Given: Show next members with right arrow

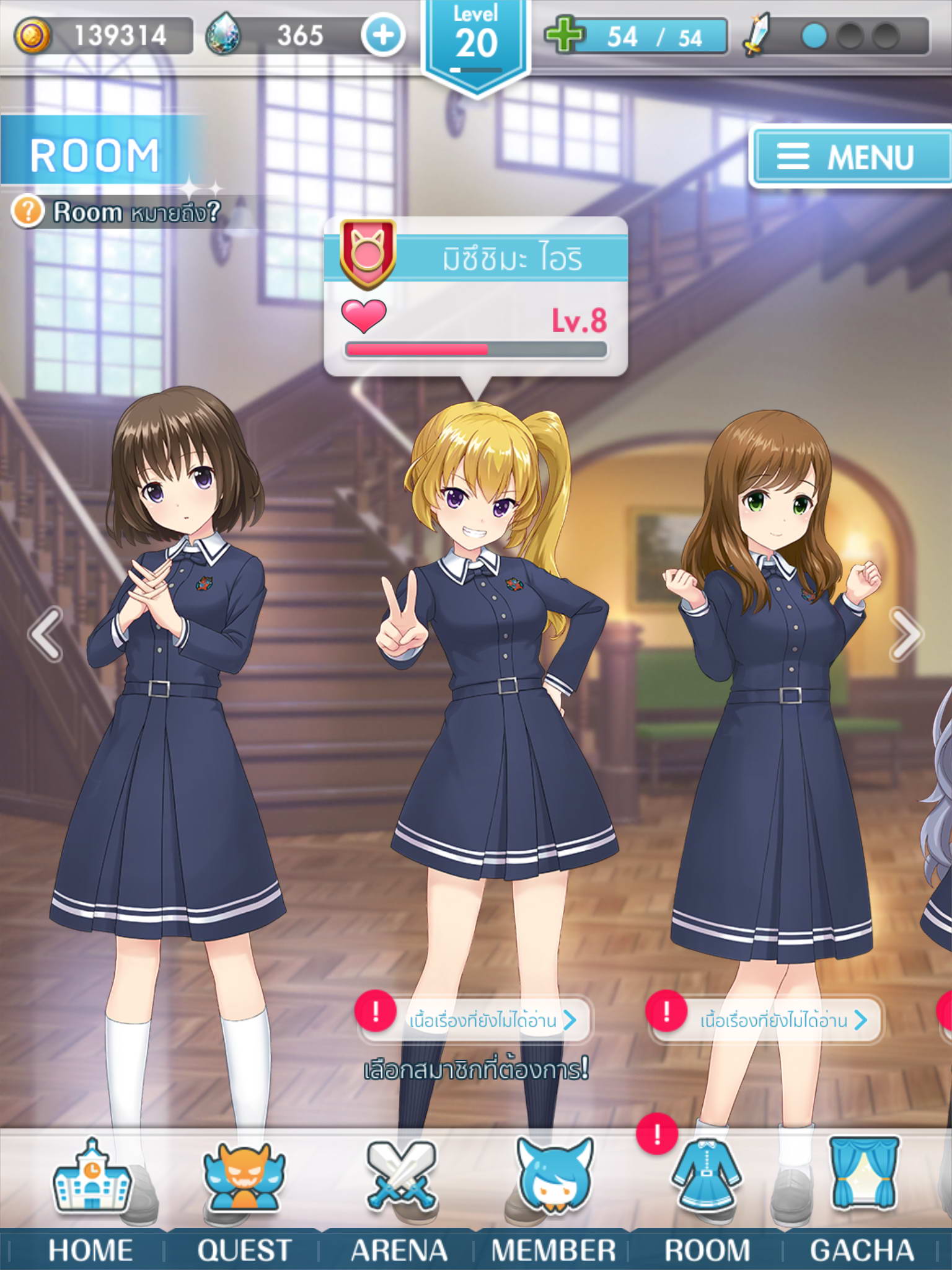Looking at the screenshot, I should (906, 634).
